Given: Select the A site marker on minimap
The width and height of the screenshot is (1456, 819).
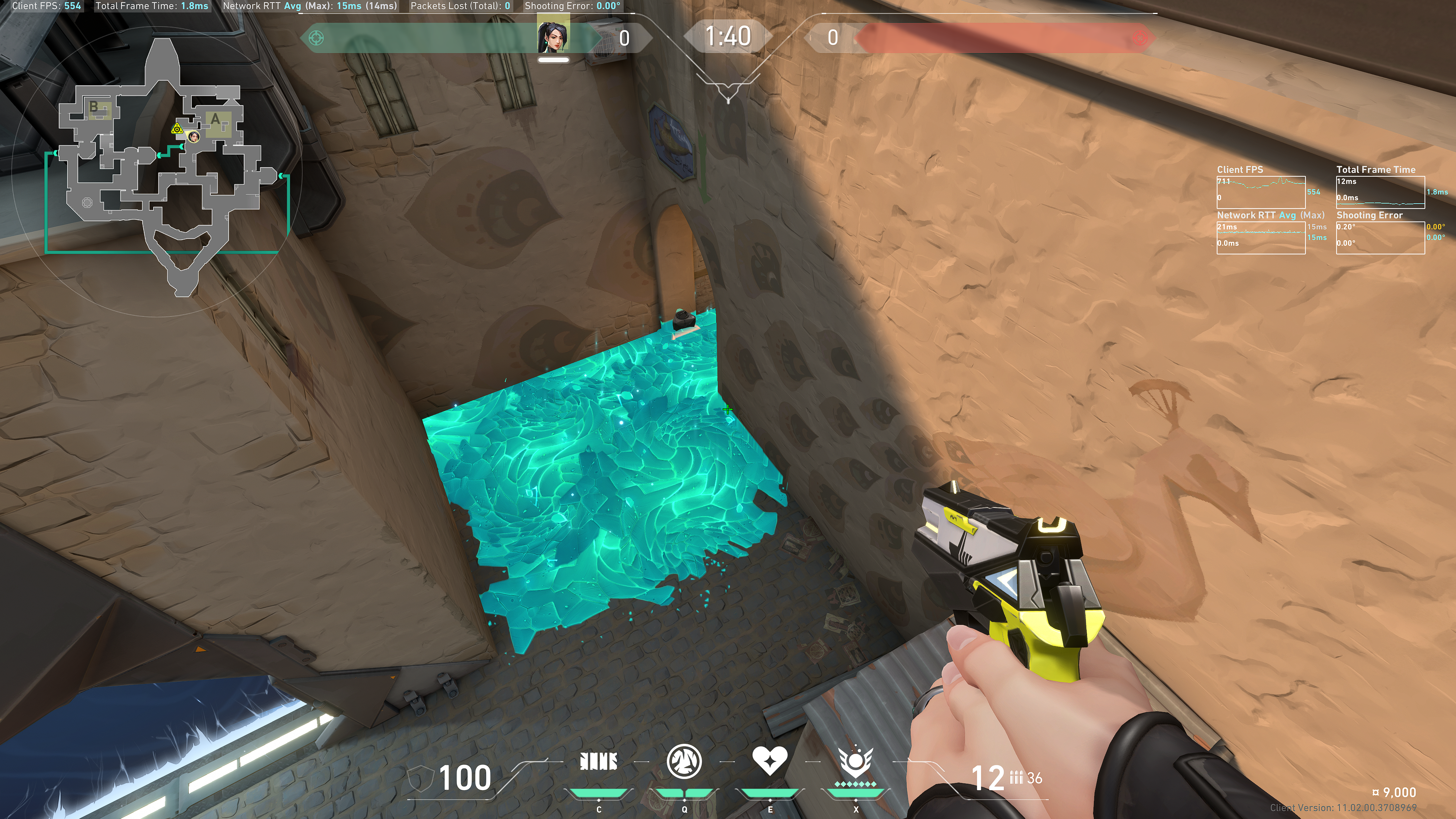Looking at the screenshot, I should pyautogui.click(x=215, y=120).
